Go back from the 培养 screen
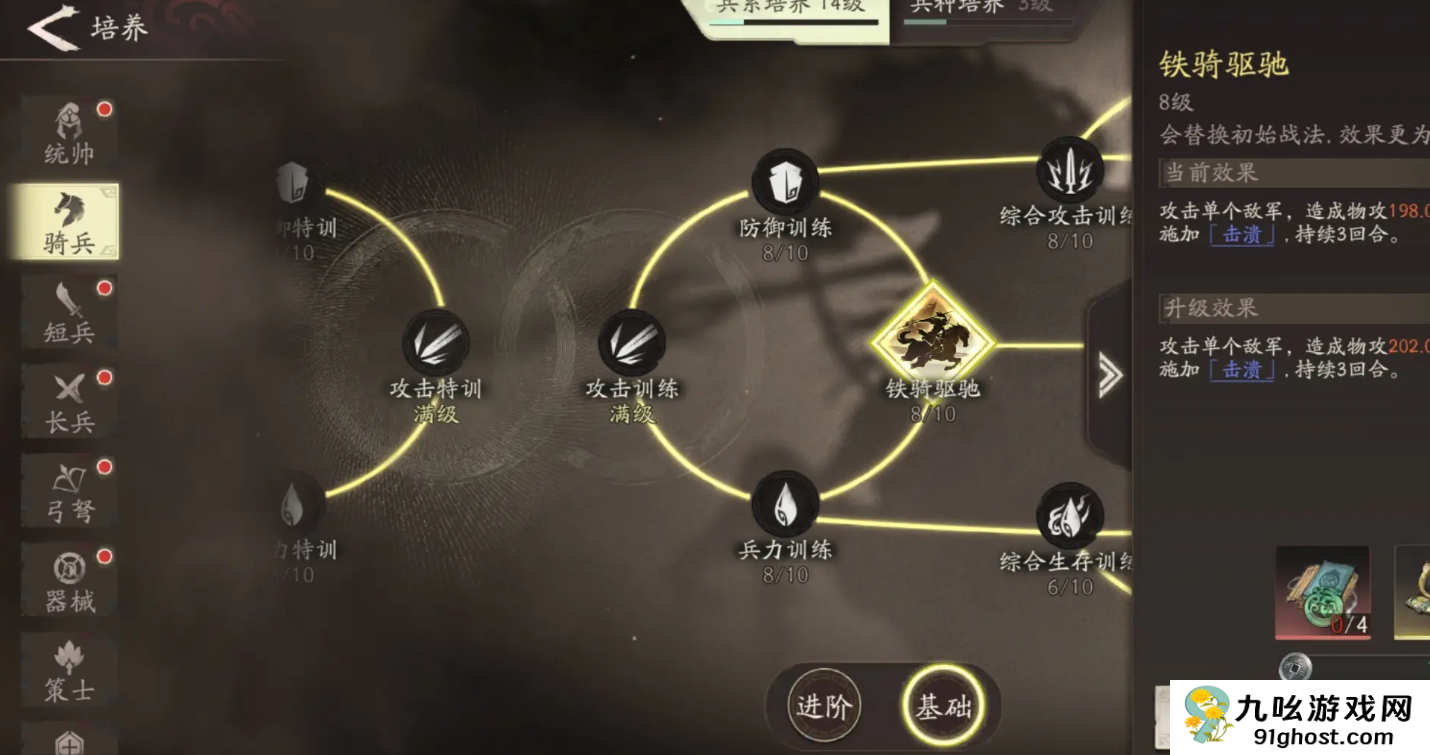 click(52, 28)
